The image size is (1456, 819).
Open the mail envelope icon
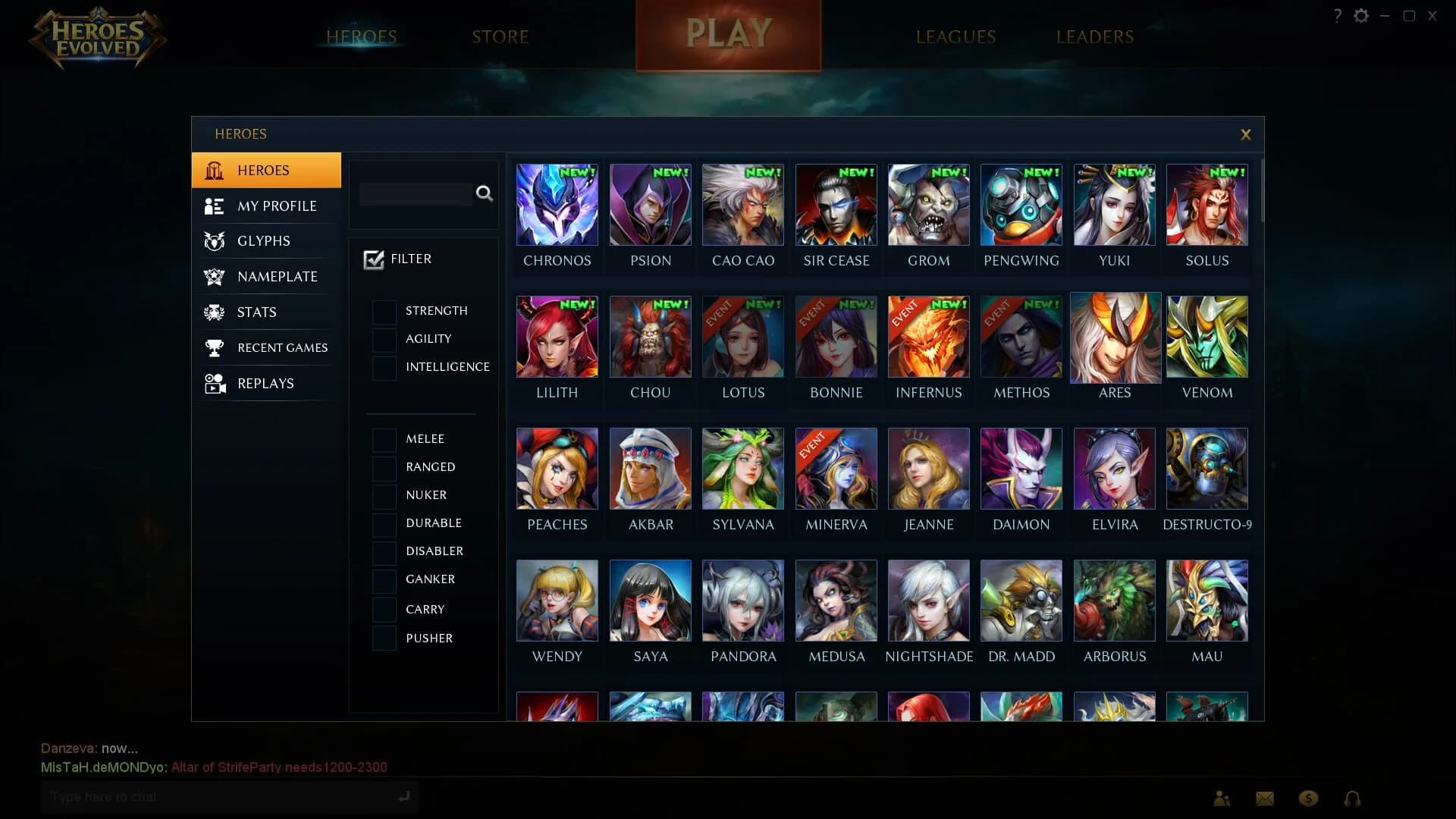tap(1264, 798)
